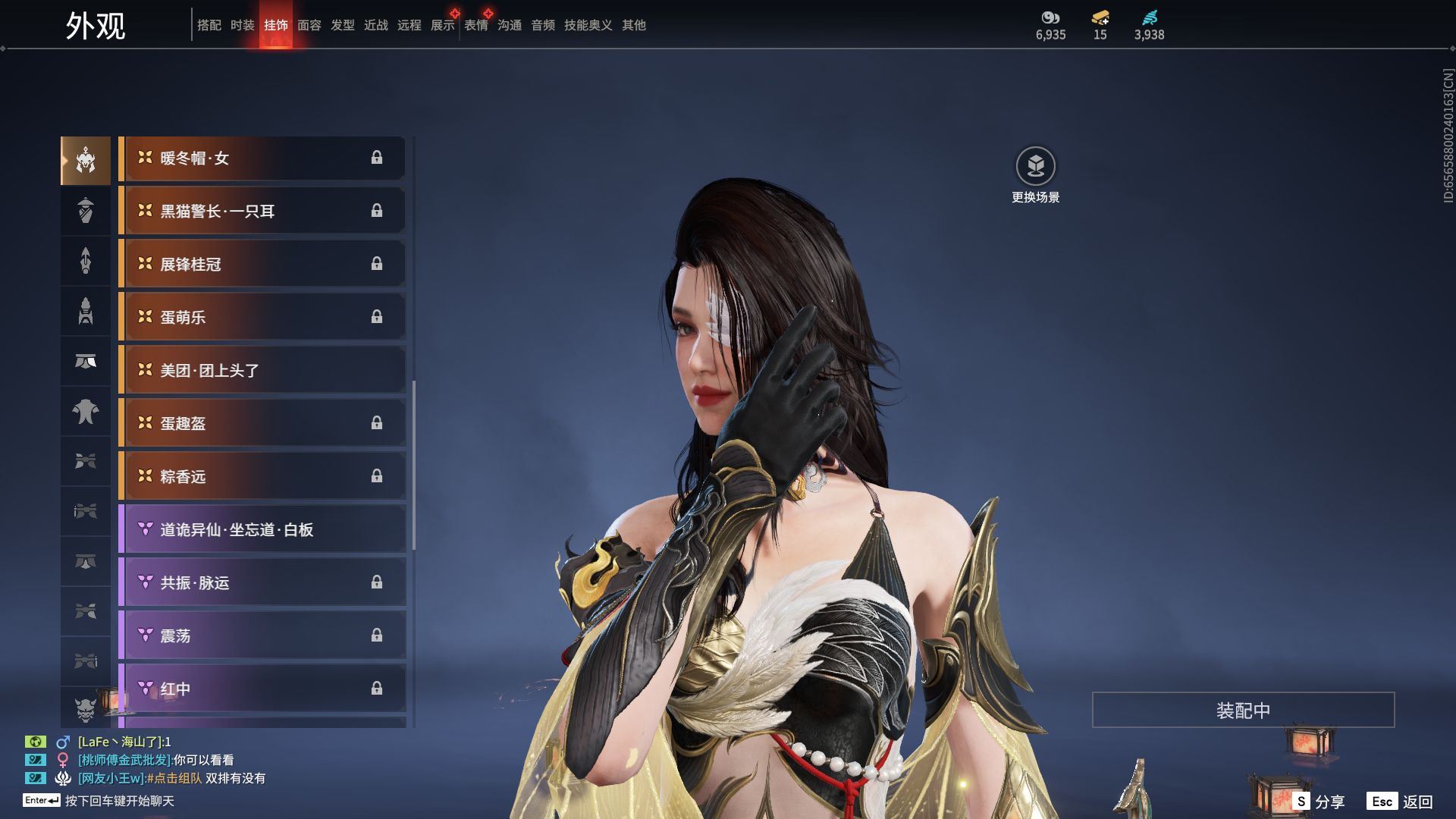Go back with the 返回 button
Screen dimensions: 1456x819
pos(1401,801)
